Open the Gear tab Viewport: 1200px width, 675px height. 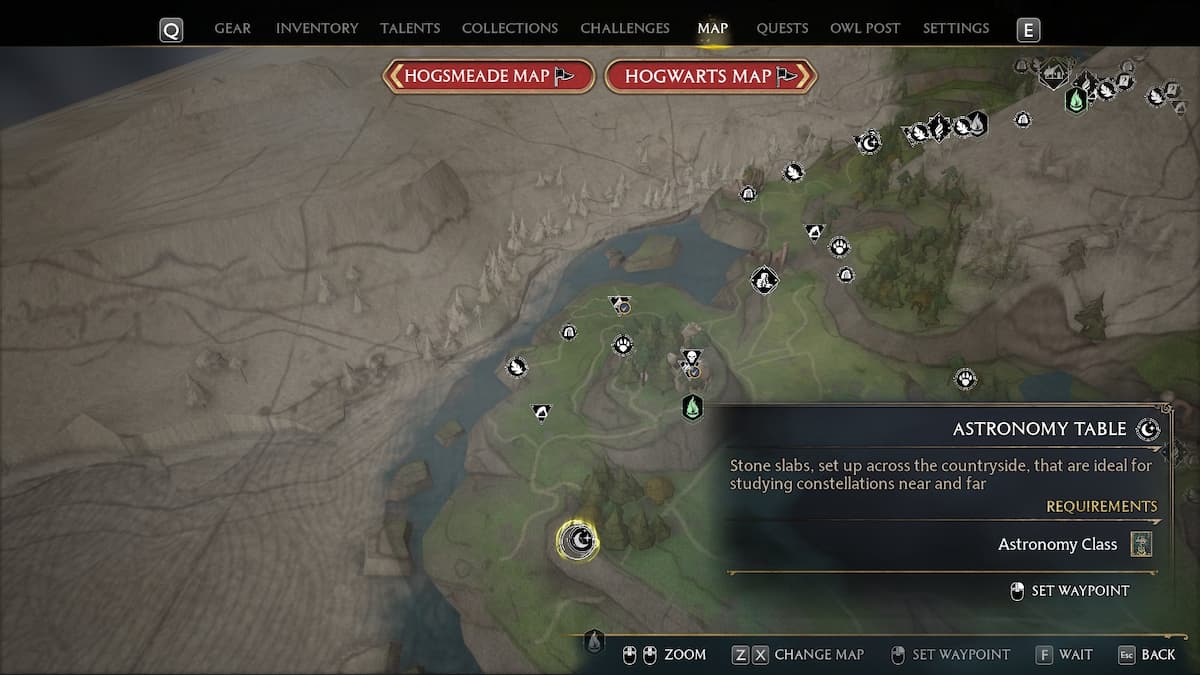click(x=232, y=28)
